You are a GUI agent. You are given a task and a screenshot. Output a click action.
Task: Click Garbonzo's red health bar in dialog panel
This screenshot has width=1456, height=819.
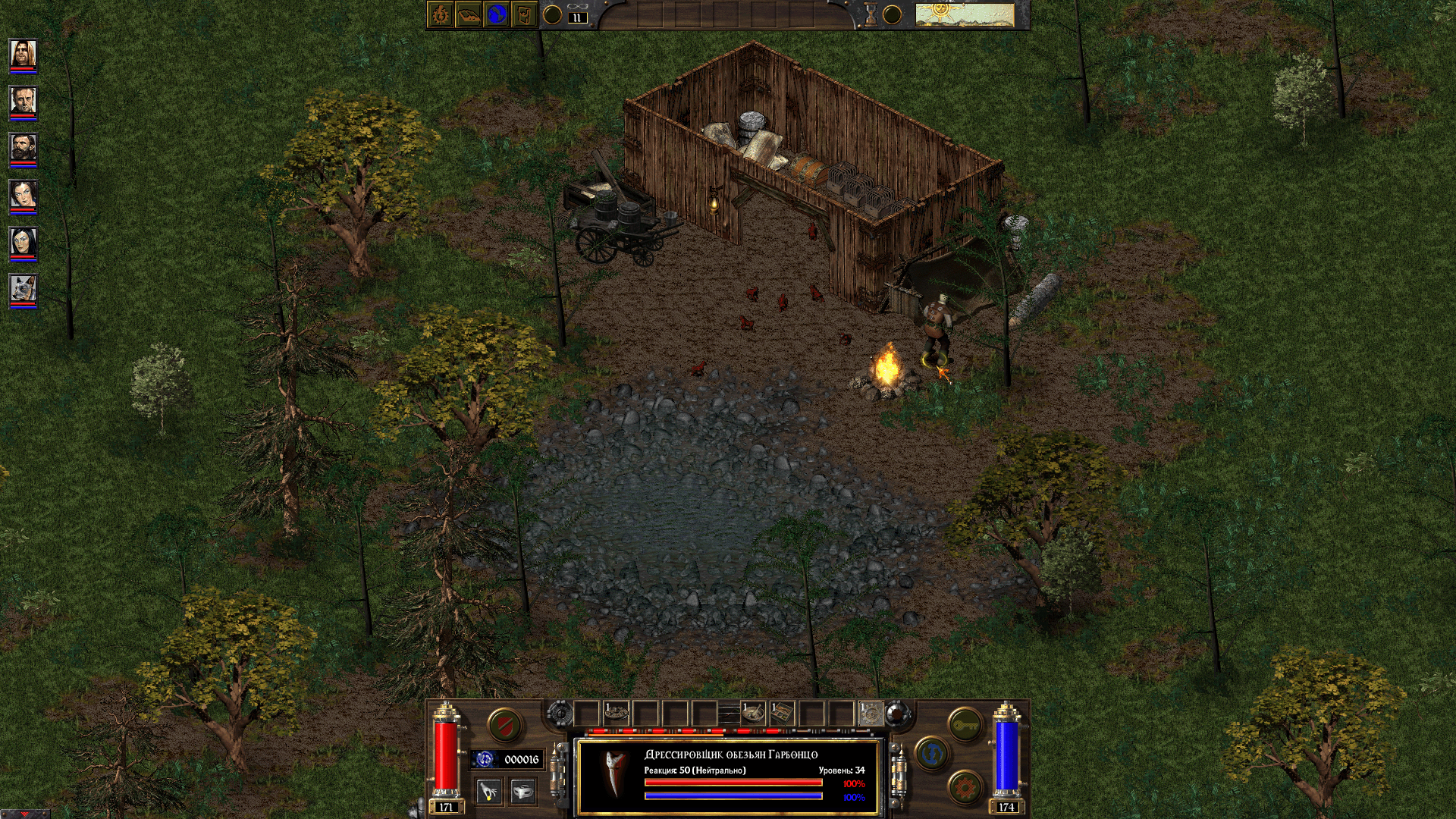point(733,783)
